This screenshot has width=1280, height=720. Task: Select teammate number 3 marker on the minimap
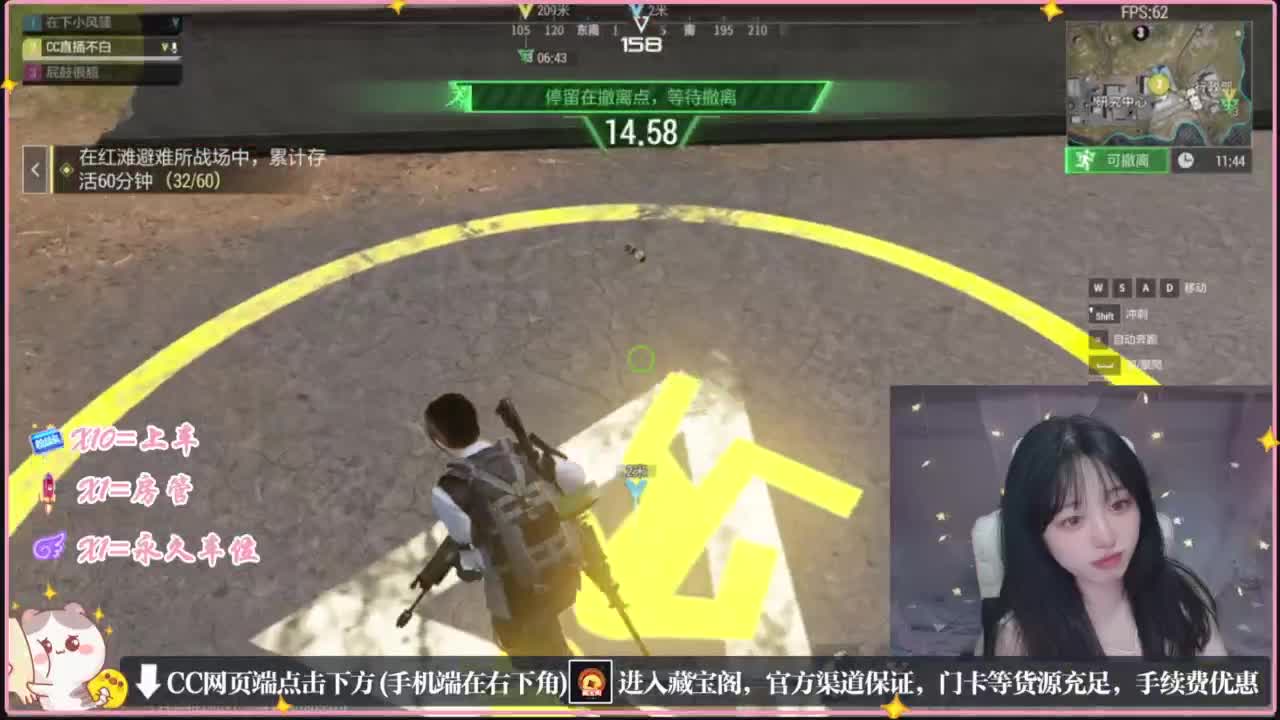(x=1140, y=31)
